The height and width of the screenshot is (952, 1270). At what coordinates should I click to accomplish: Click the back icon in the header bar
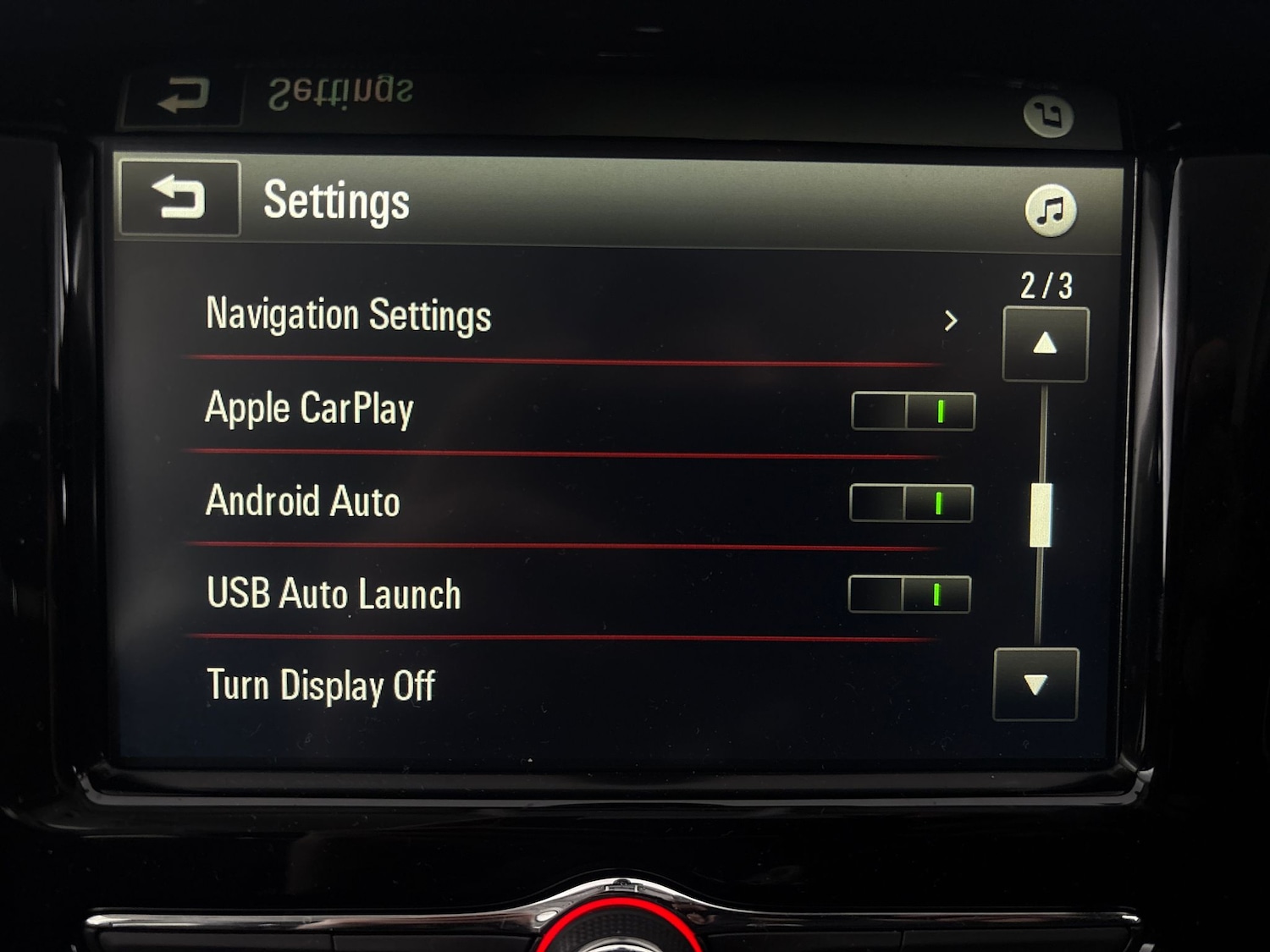pyautogui.click(x=179, y=199)
